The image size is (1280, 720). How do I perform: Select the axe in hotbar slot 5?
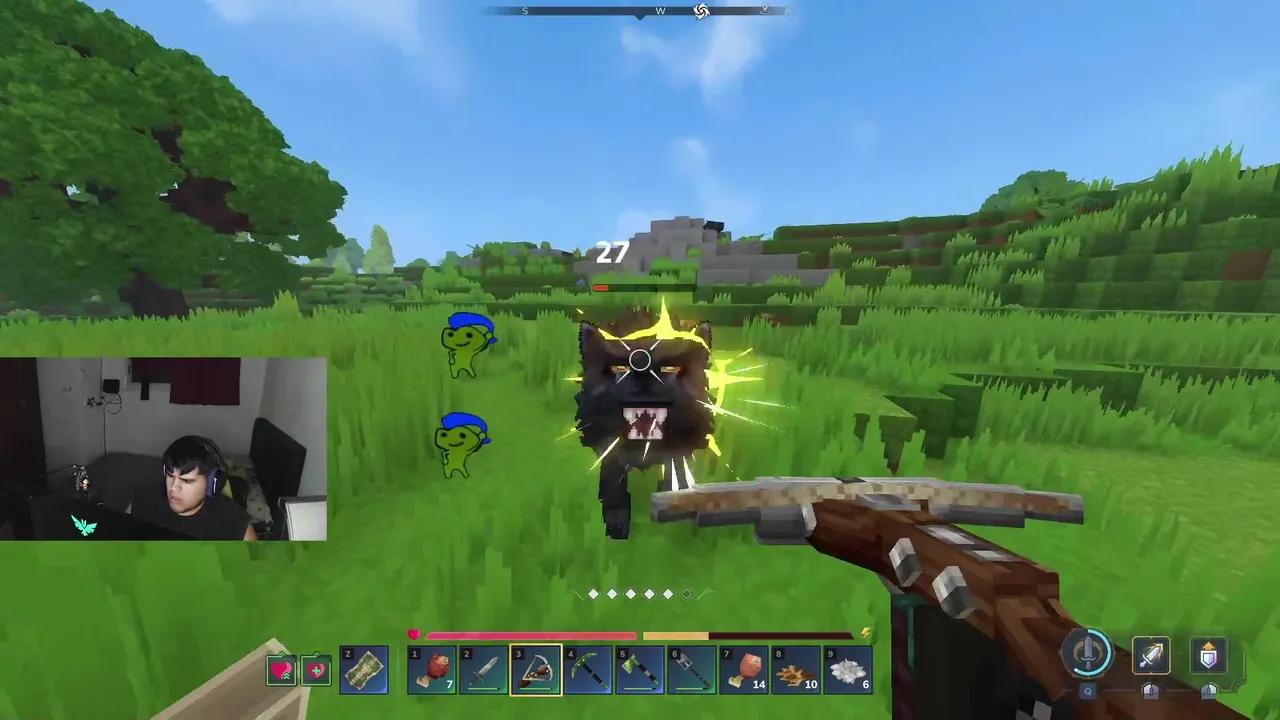[640, 670]
